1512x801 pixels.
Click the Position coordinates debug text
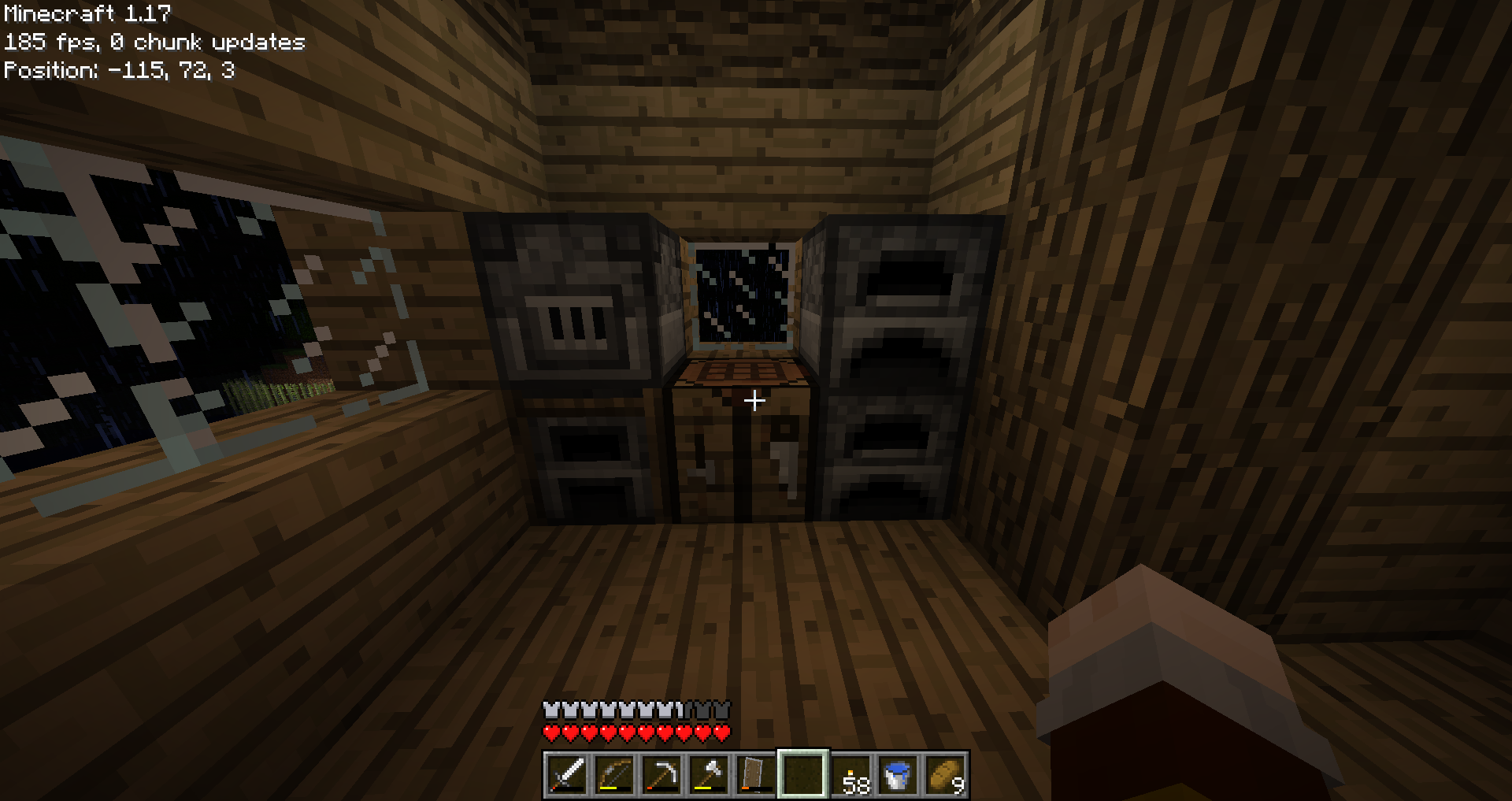(x=118, y=72)
